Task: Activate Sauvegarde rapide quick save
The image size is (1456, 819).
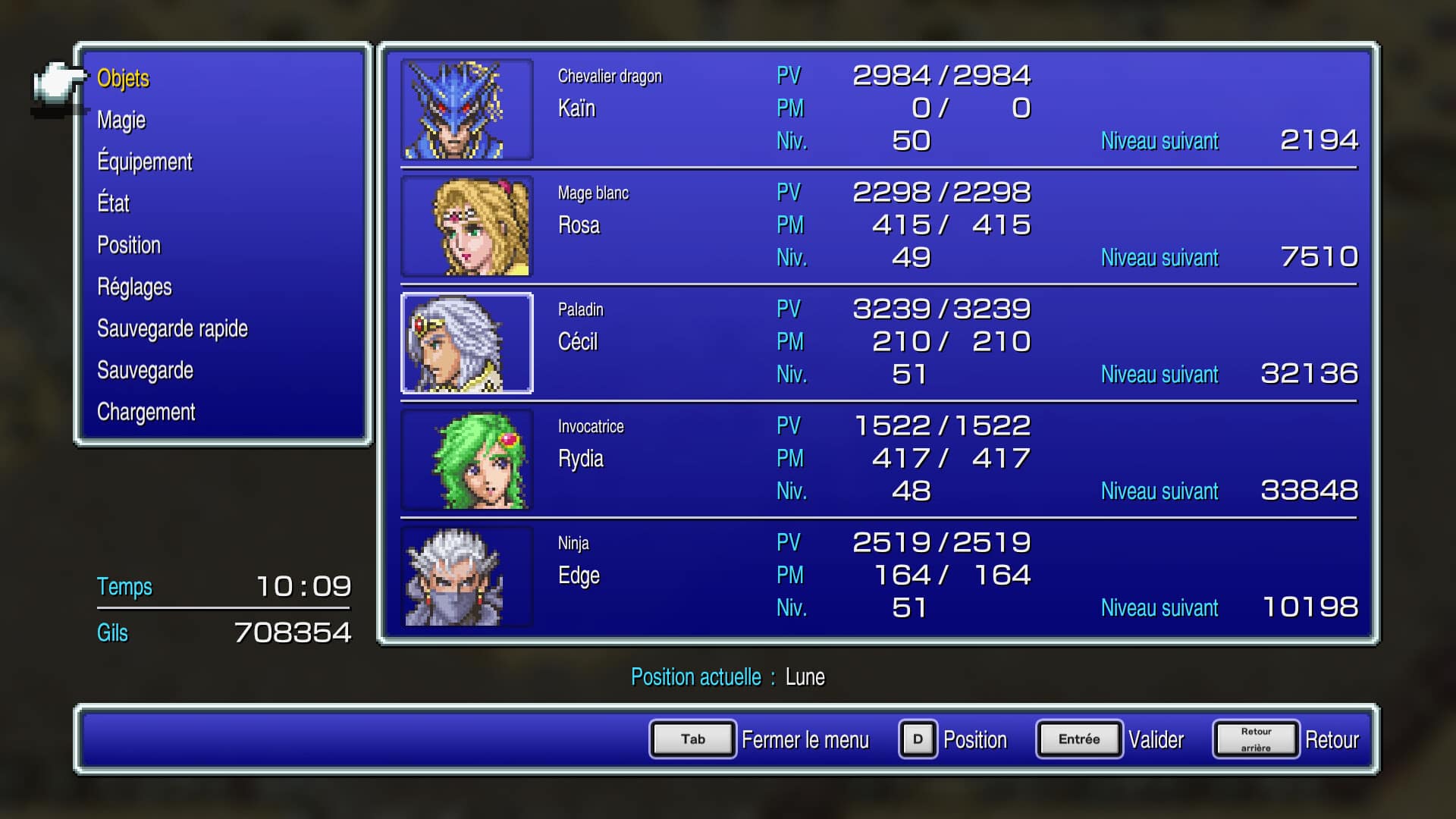Action: pos(172,328)
